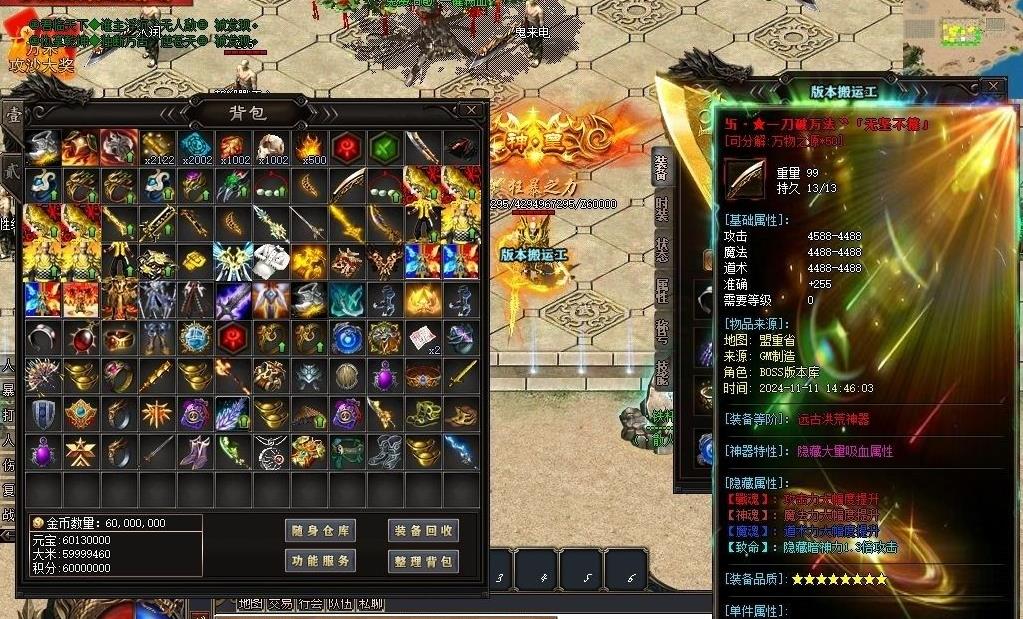Close the character equipment panel
The height and width of the screenshot is (619, 1023).
(x=992, y=87)
